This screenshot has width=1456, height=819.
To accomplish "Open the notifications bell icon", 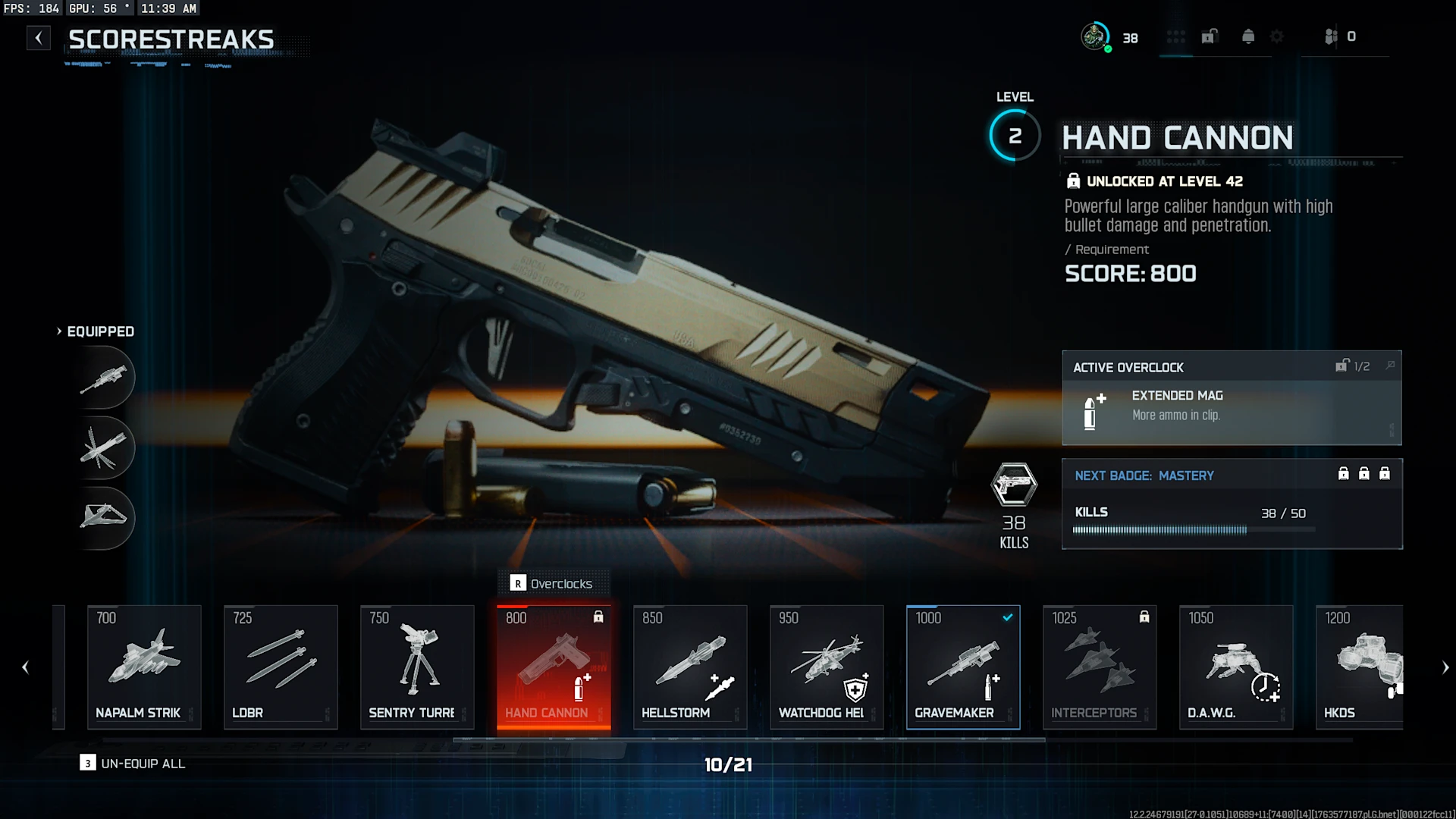I will 1248,36.
